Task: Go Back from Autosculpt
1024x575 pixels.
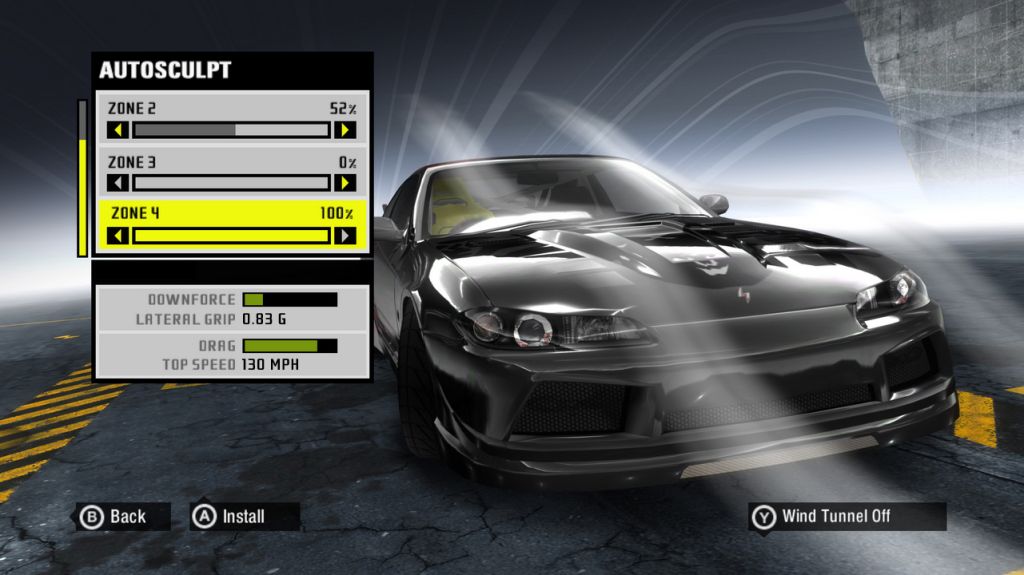Action: pyautogui.click(x=115, y=516)
